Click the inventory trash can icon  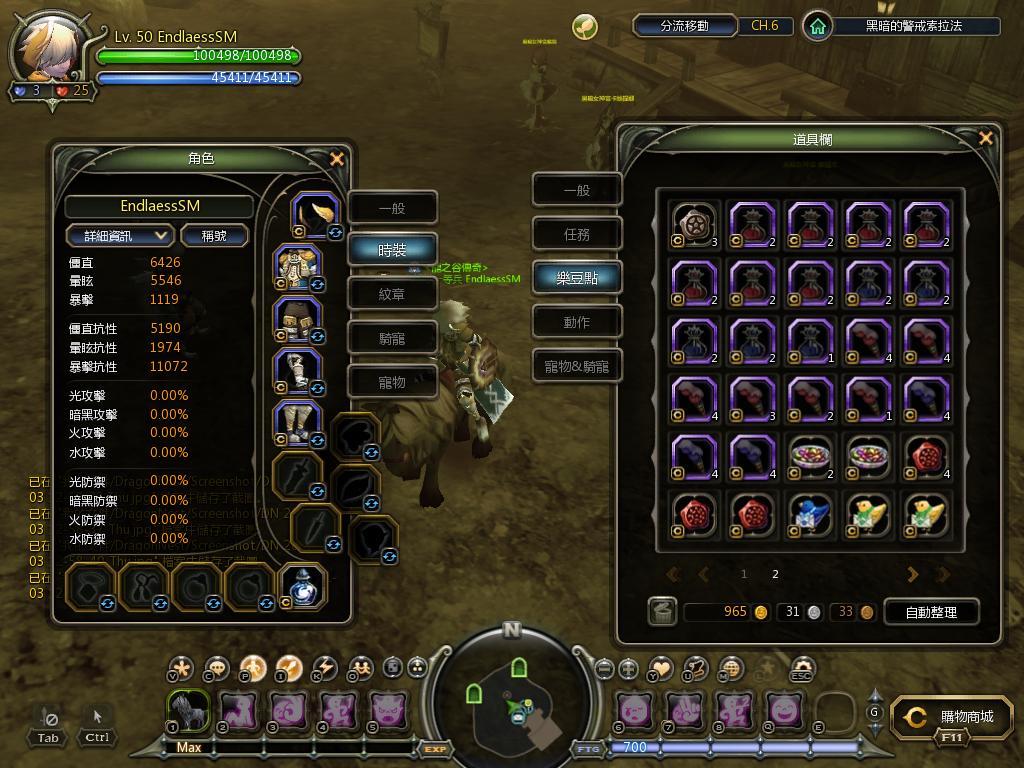(661, 611)
